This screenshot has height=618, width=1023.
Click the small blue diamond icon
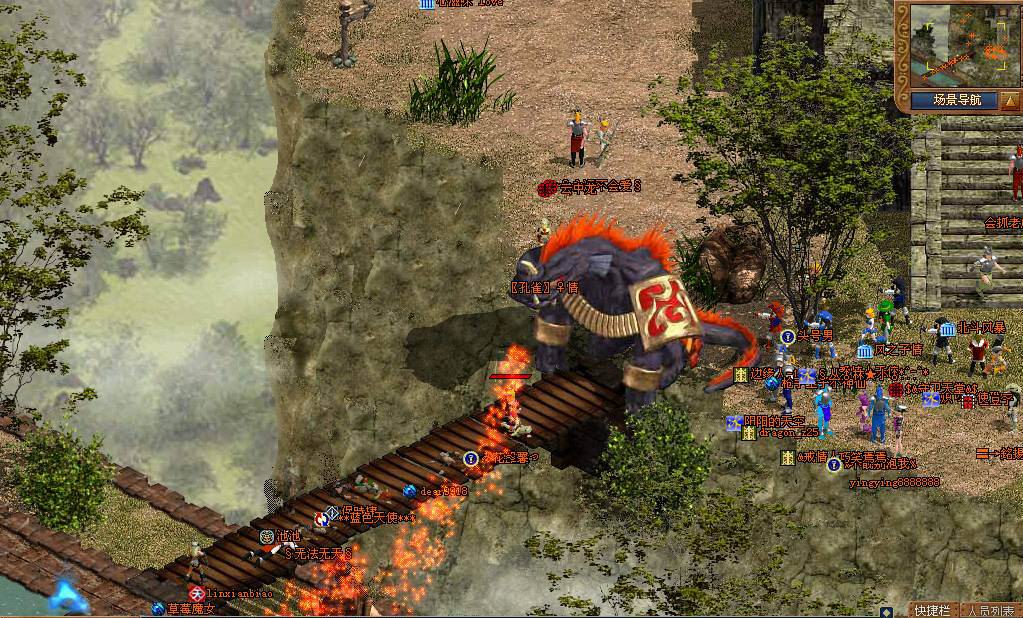click(886, 610)
